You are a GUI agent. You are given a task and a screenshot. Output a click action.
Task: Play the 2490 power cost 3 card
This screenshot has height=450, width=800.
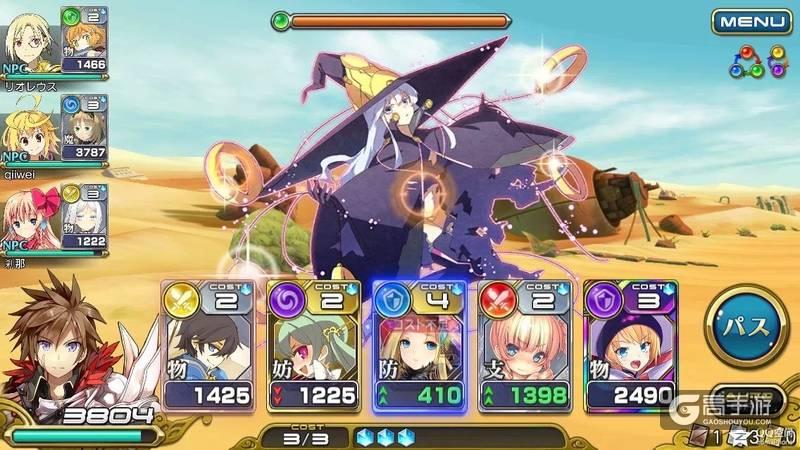click(628, 343)
